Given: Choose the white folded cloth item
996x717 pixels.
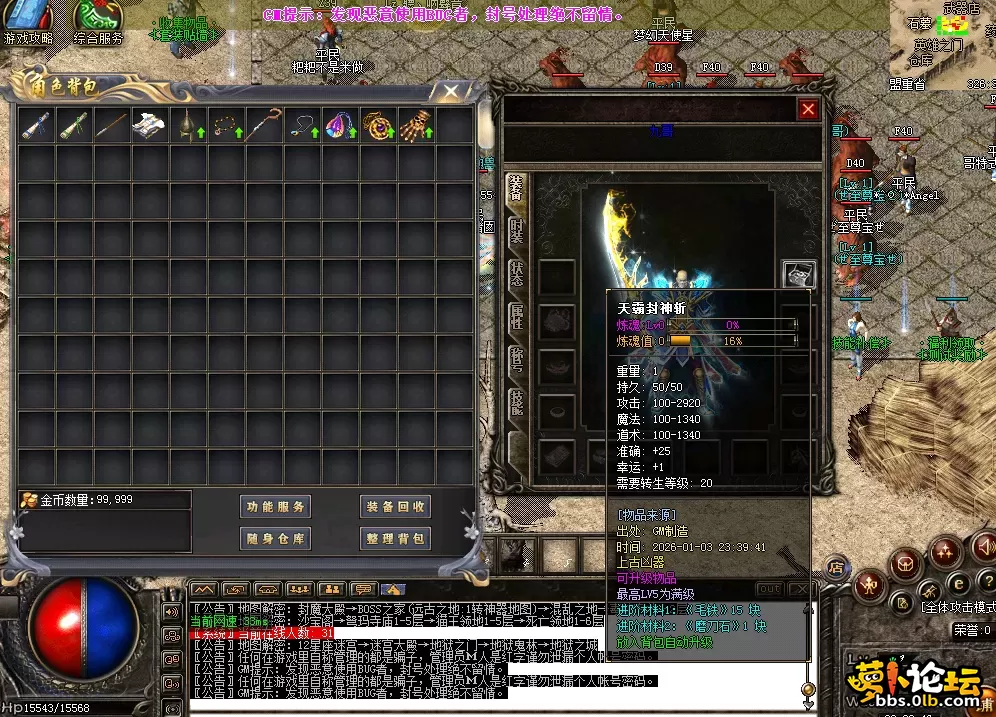Looking at the screenshot, I should [x=149, y=126].
